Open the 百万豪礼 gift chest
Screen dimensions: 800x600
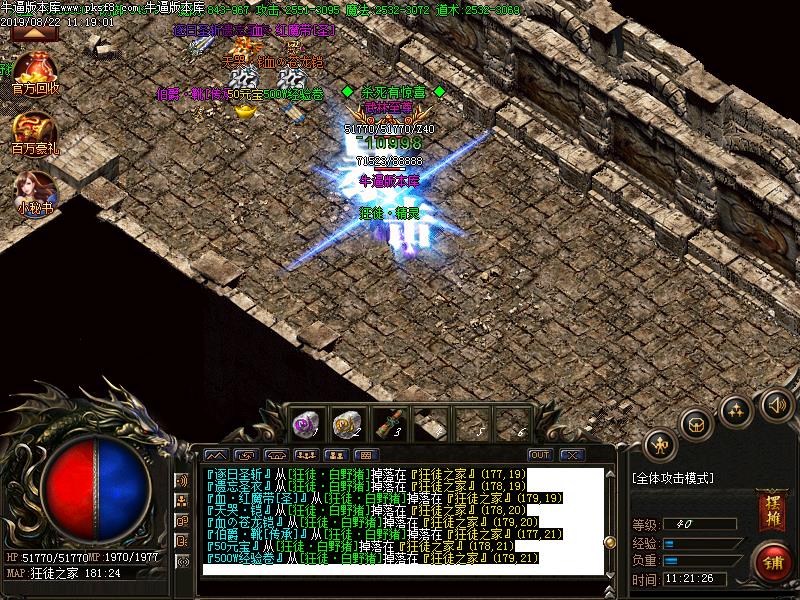(x=36, y=132)
